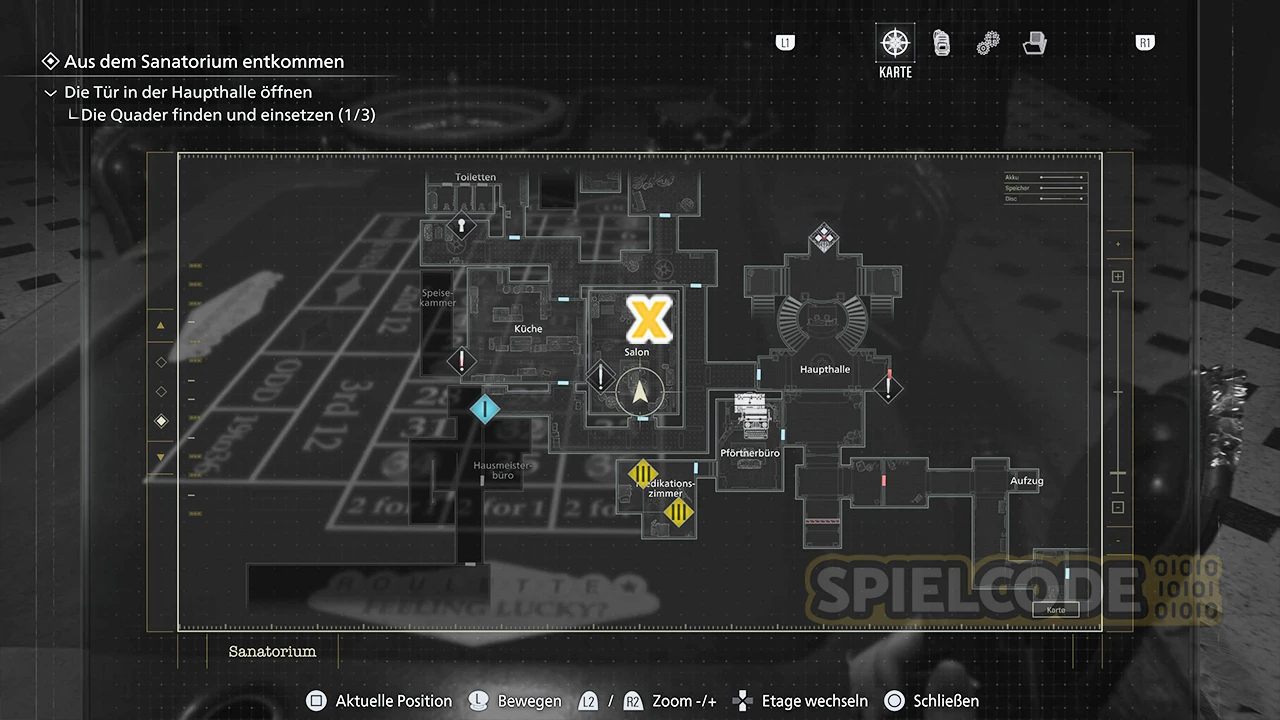Viewport: 1280px width, 720px height.
Task: Click the map zoom-out minus button
Action: (x=1118, y=507)
